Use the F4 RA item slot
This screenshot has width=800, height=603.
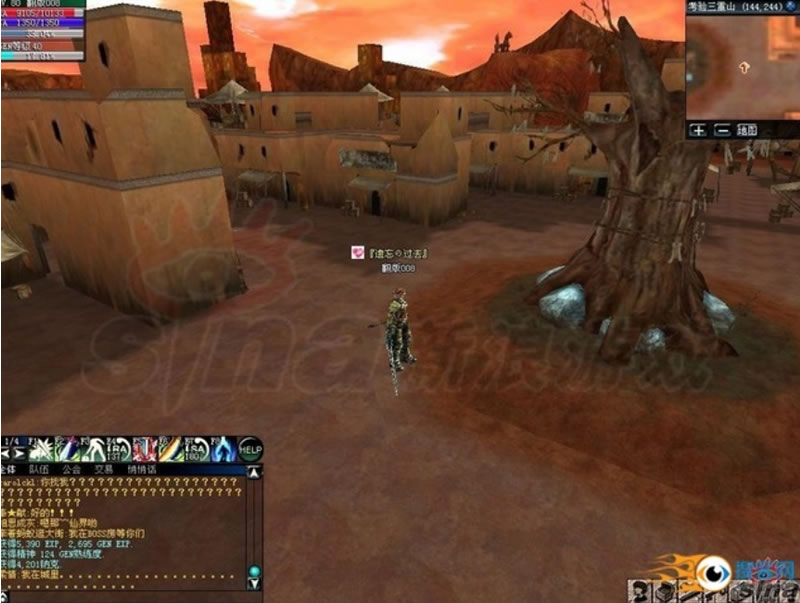119,449
